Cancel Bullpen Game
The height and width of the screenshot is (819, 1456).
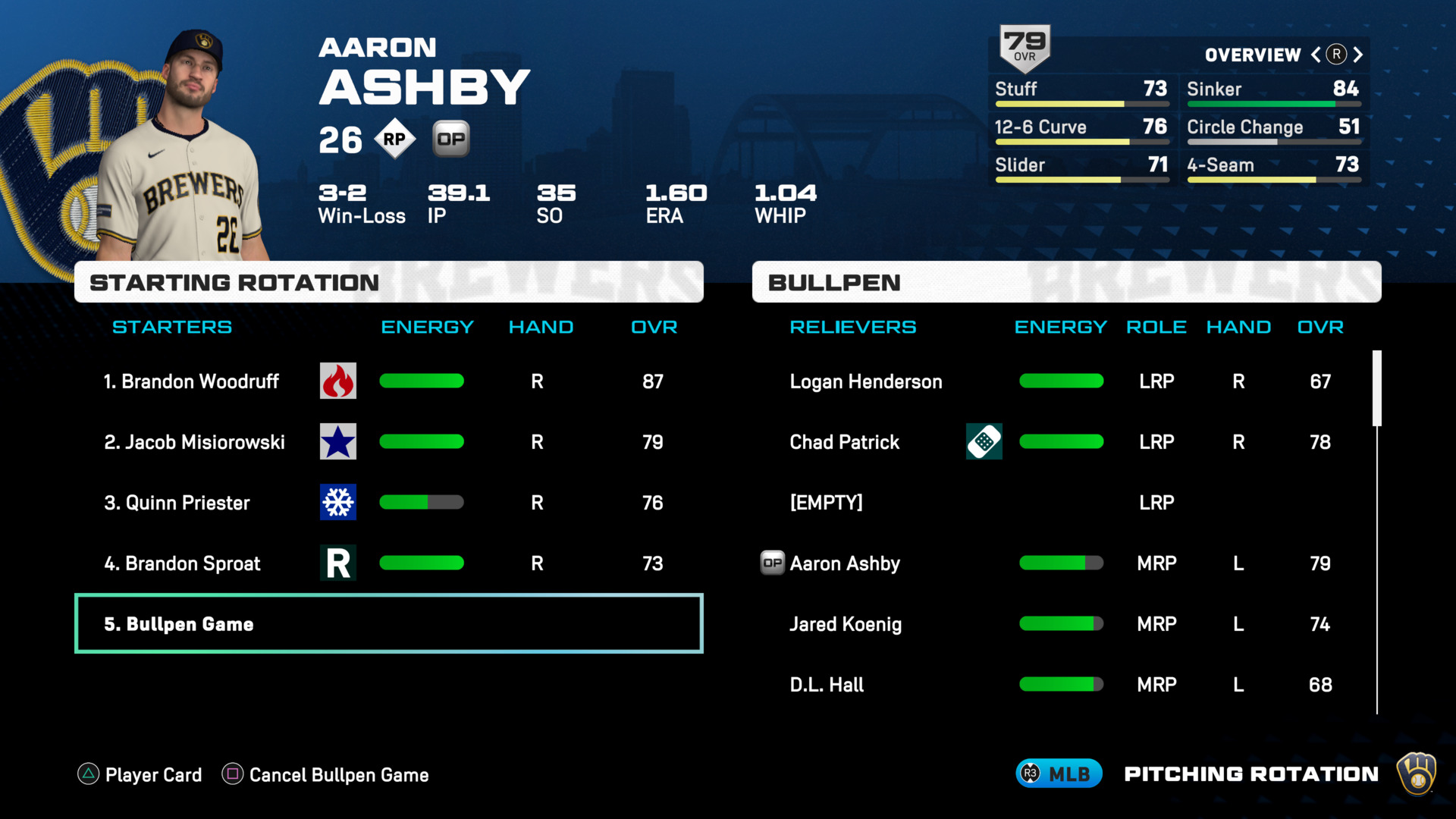[x=325, y=774]
